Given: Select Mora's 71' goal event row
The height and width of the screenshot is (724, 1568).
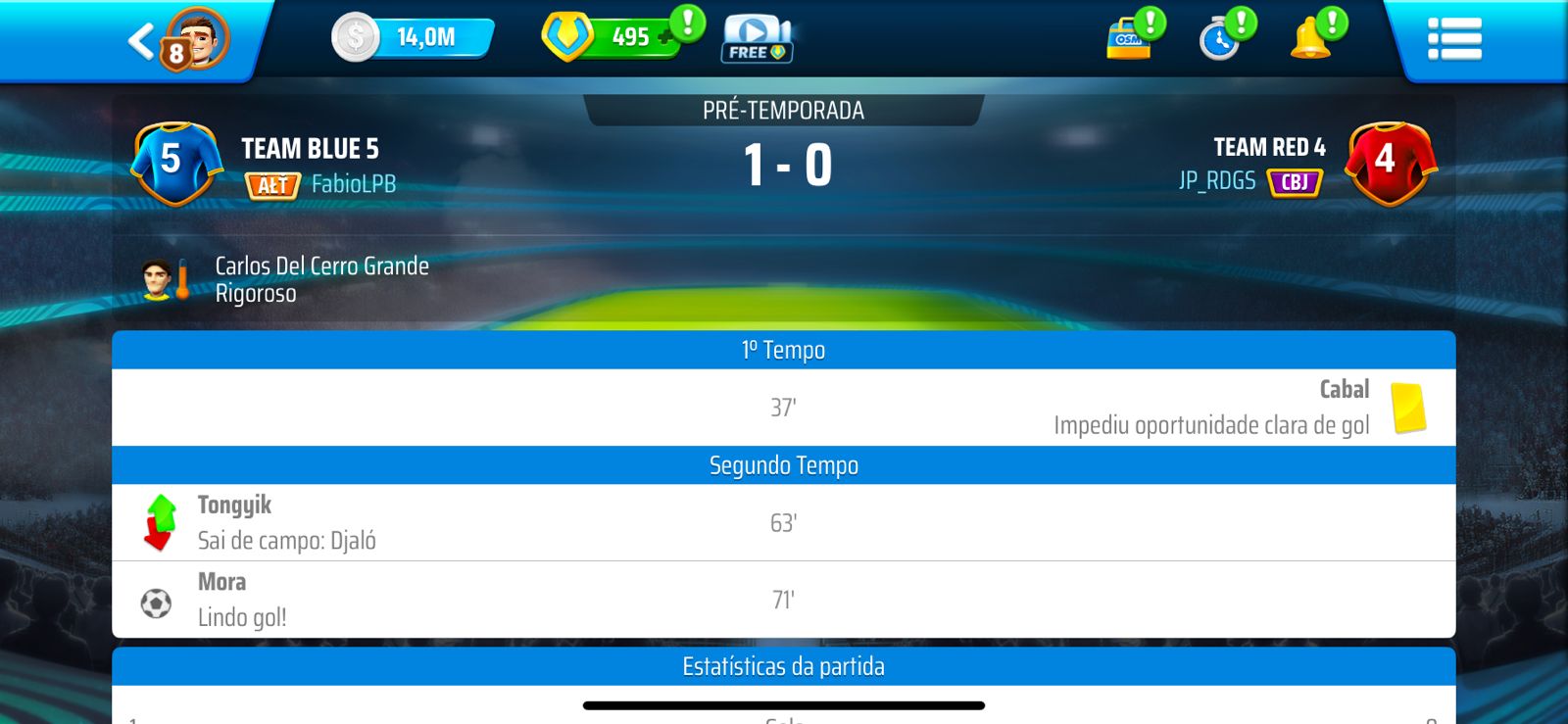Looking at the screenshot, I should click(x=783, y=600).
